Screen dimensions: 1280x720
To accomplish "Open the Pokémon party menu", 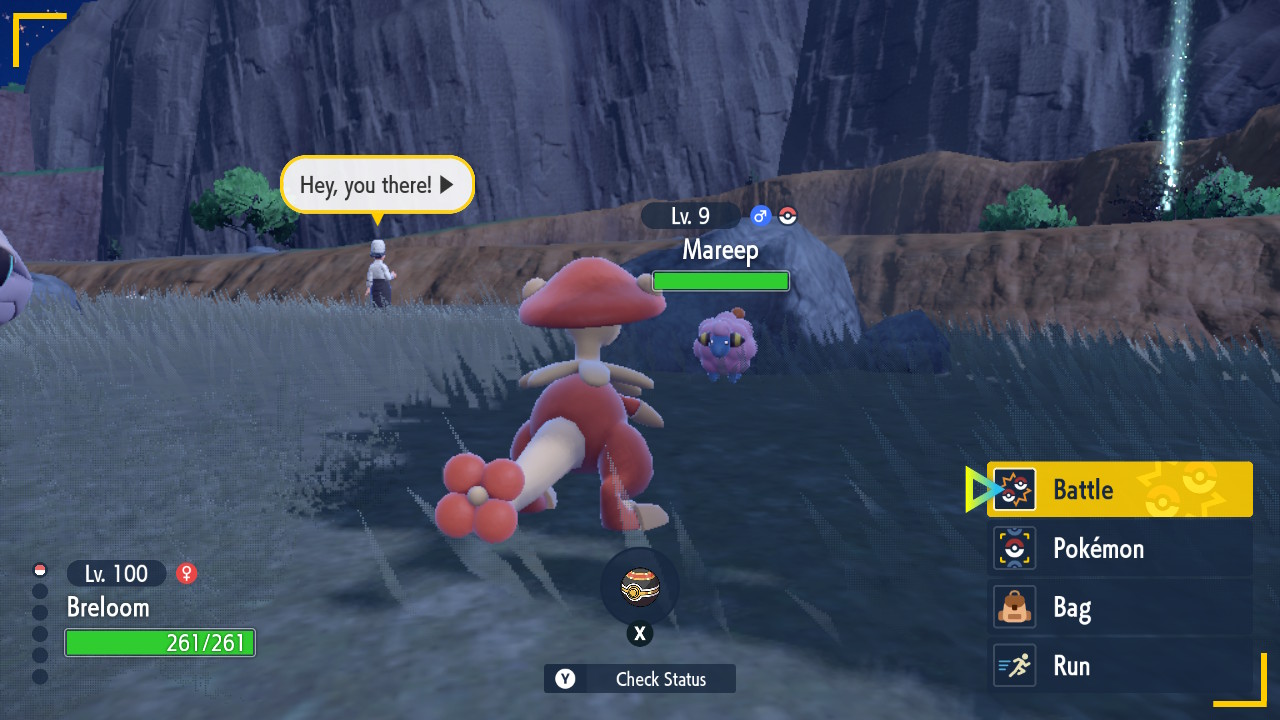I will 1119,548.
